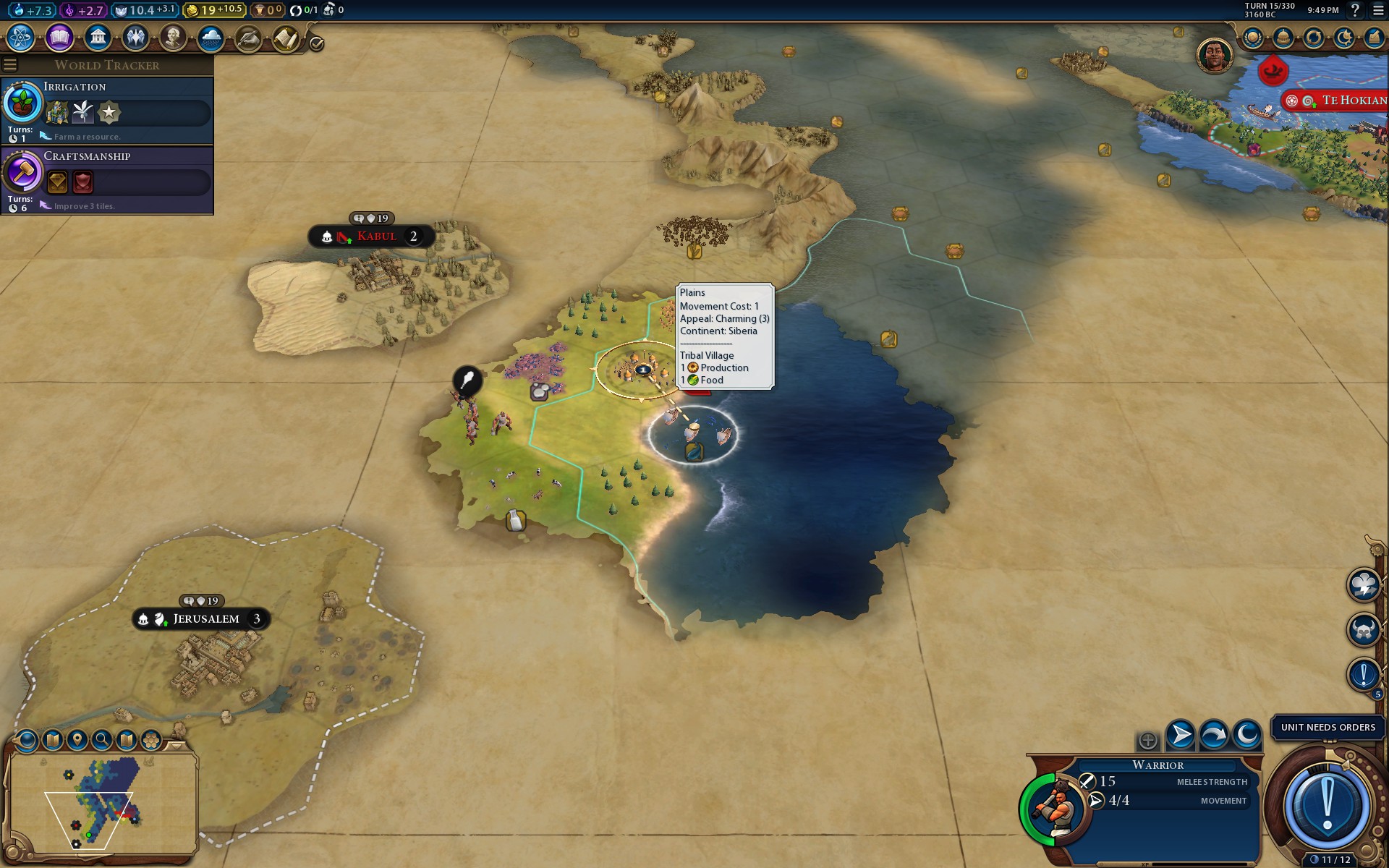Open the civics tree
This screenshot has width=1389, height=868.
(x=59, y=38)
